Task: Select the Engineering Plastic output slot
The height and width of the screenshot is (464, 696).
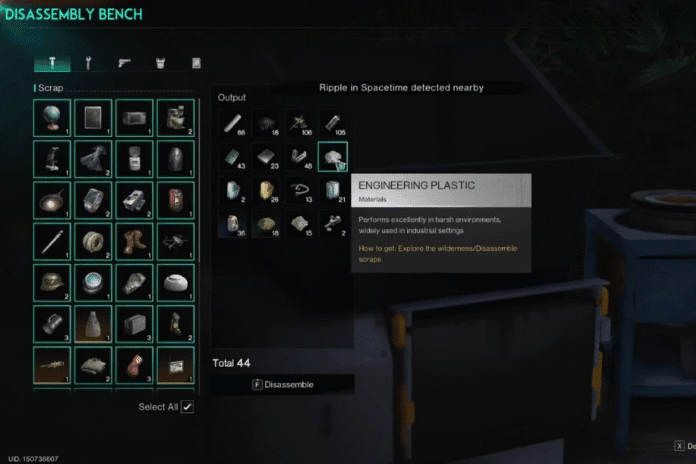Action: pos(332,157)
